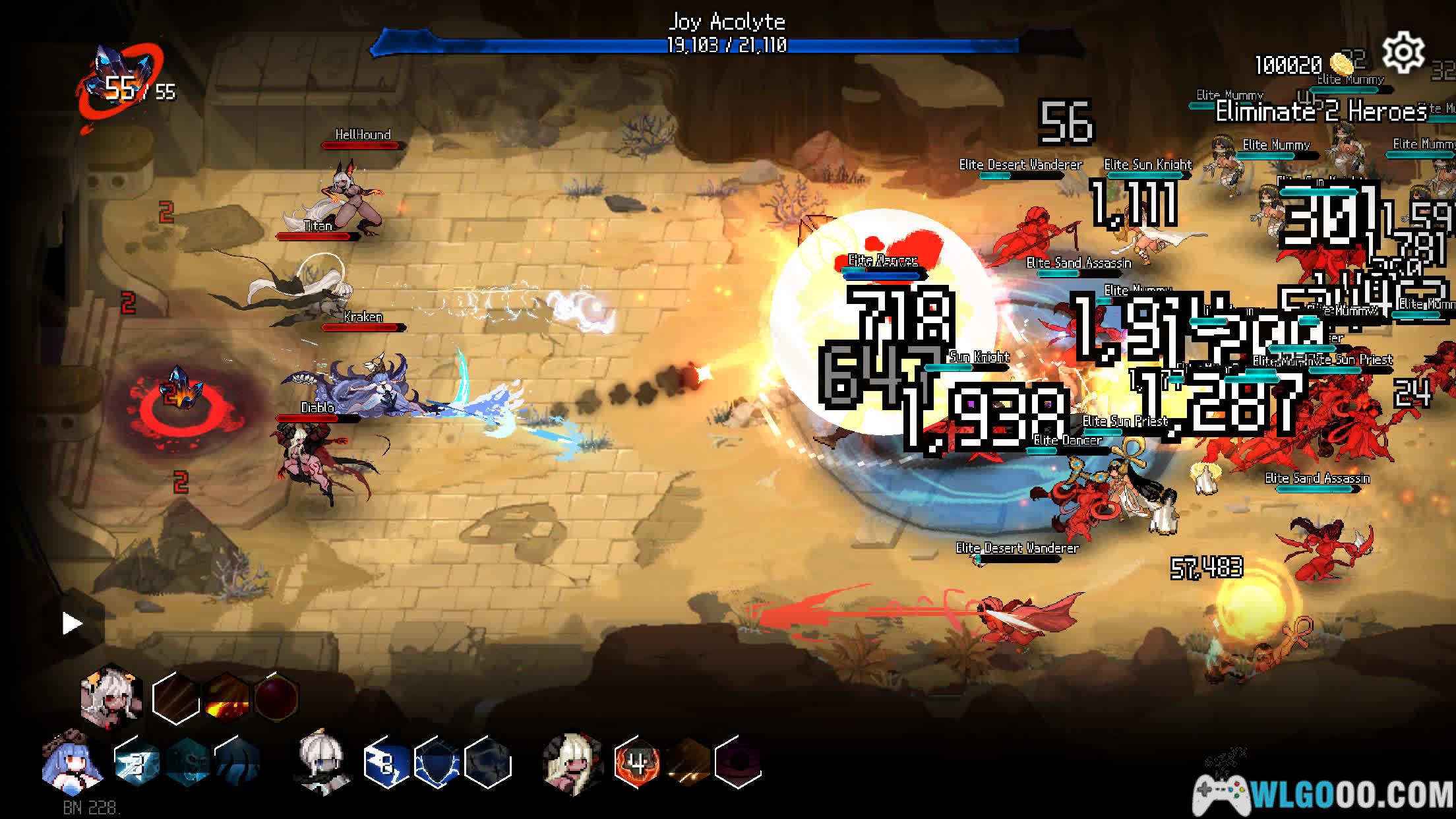The image size is (1456, 819).
Task: Activate Diablo's dark purple void skill
Action: (738, 764)
